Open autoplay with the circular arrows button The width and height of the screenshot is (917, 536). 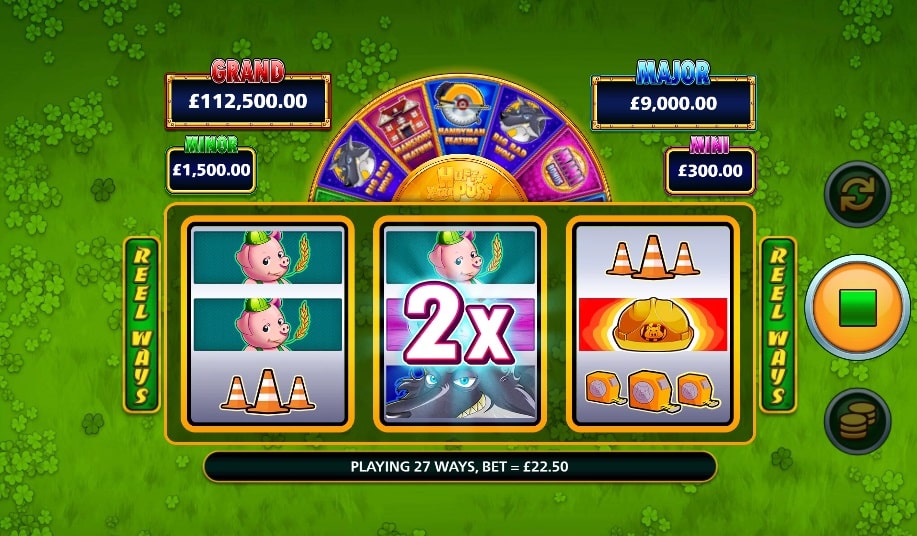(857, 194)
